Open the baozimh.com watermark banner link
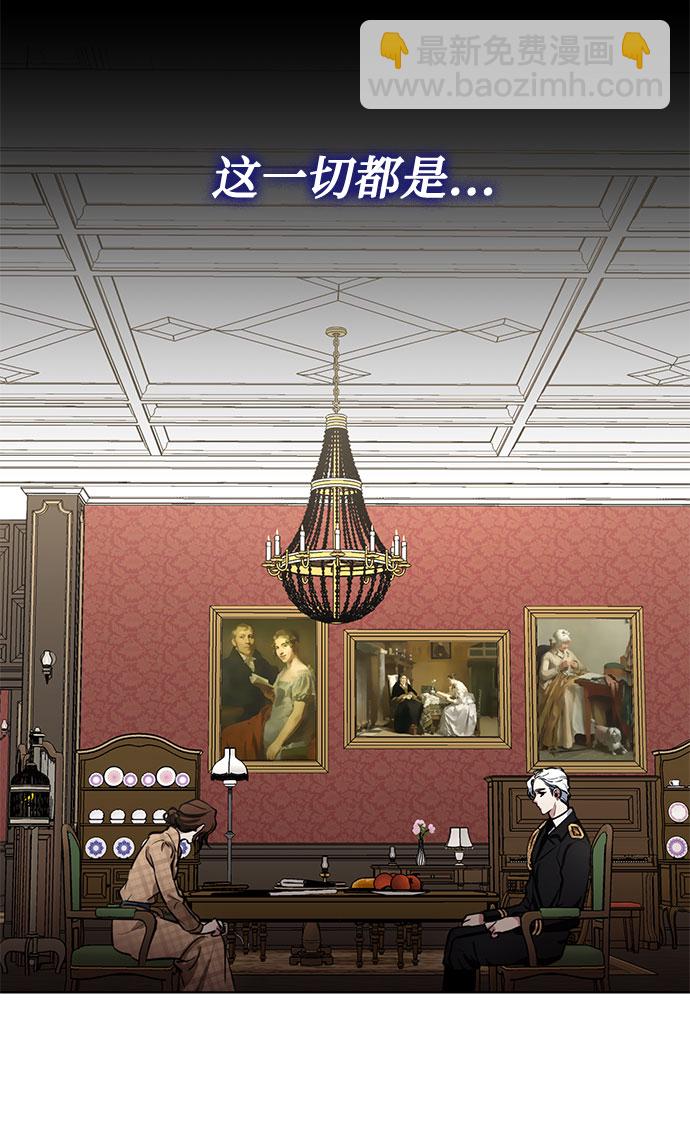690x1128 pixels. pos(515,66)
